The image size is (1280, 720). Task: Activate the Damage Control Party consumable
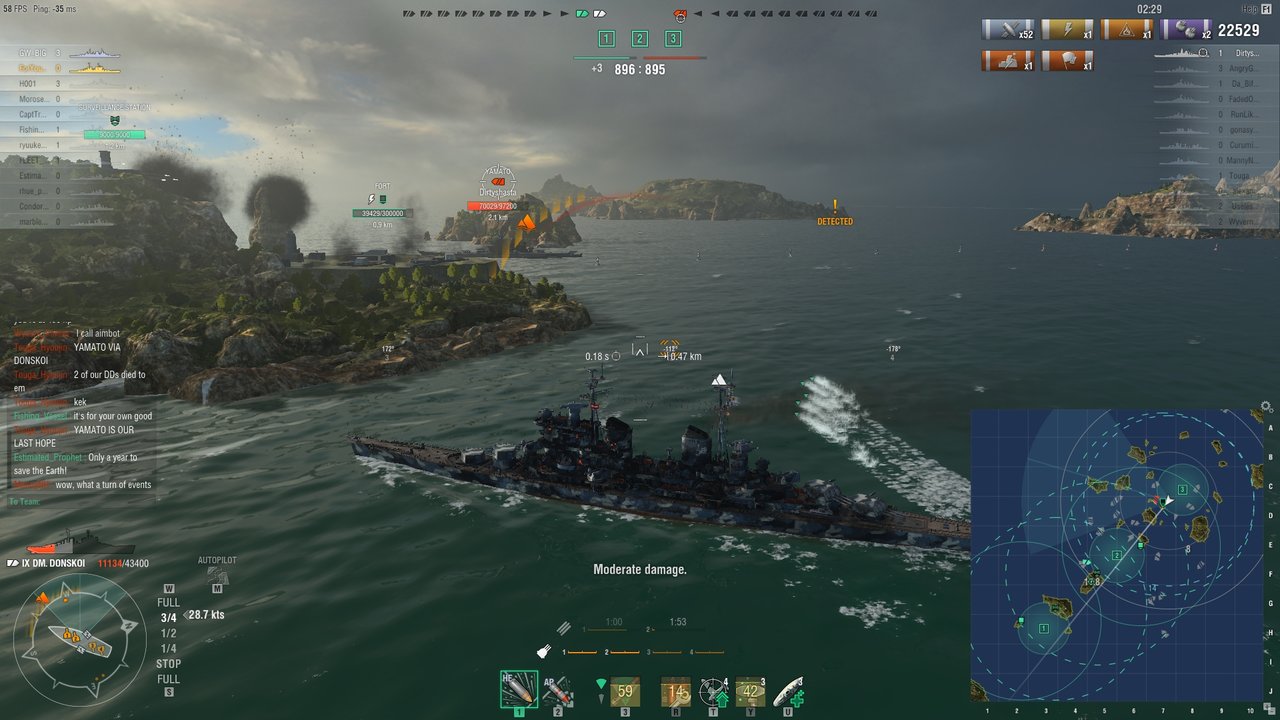coord(676,691)
